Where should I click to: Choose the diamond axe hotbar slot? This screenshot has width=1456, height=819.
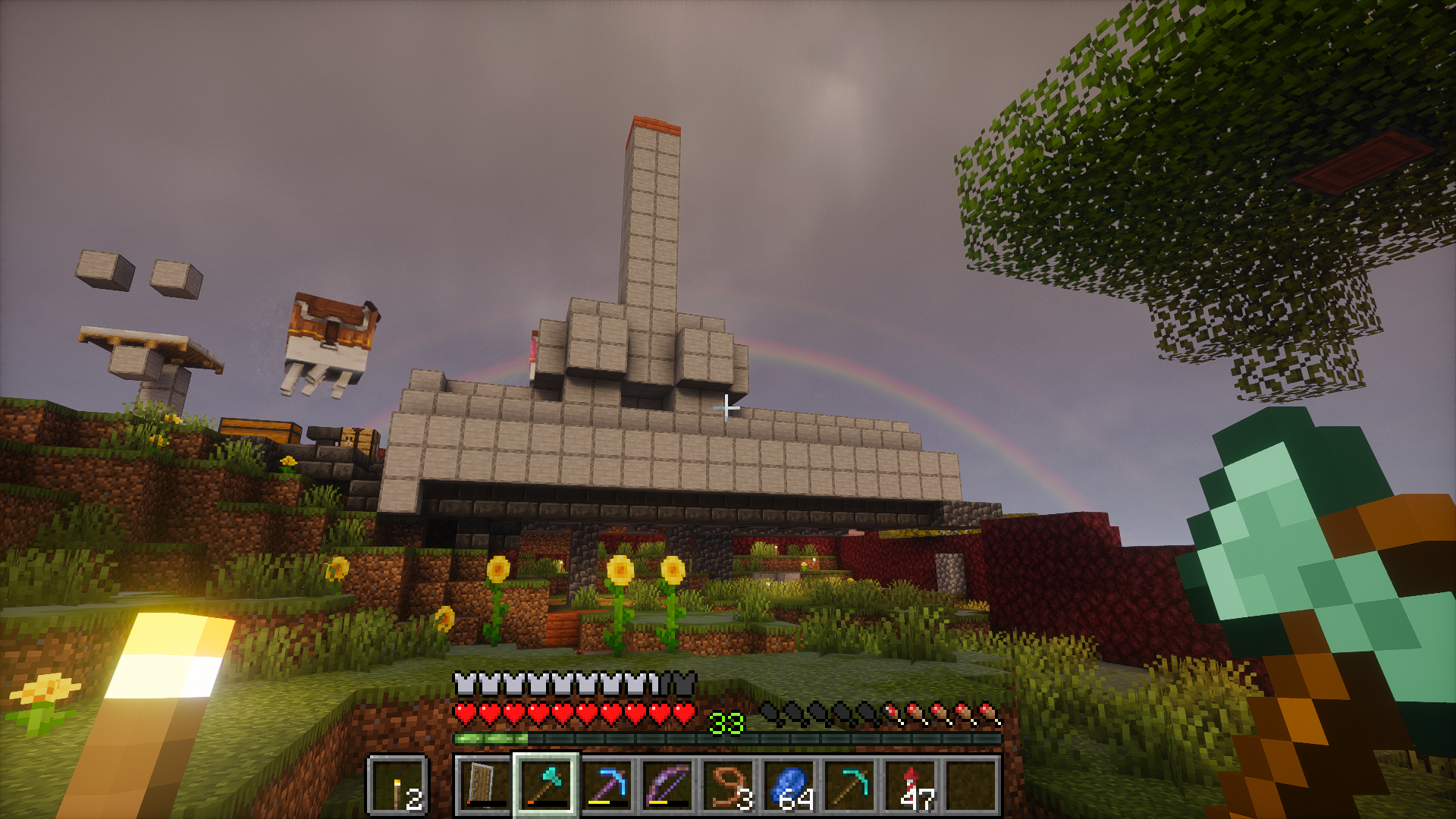(546, 786)
